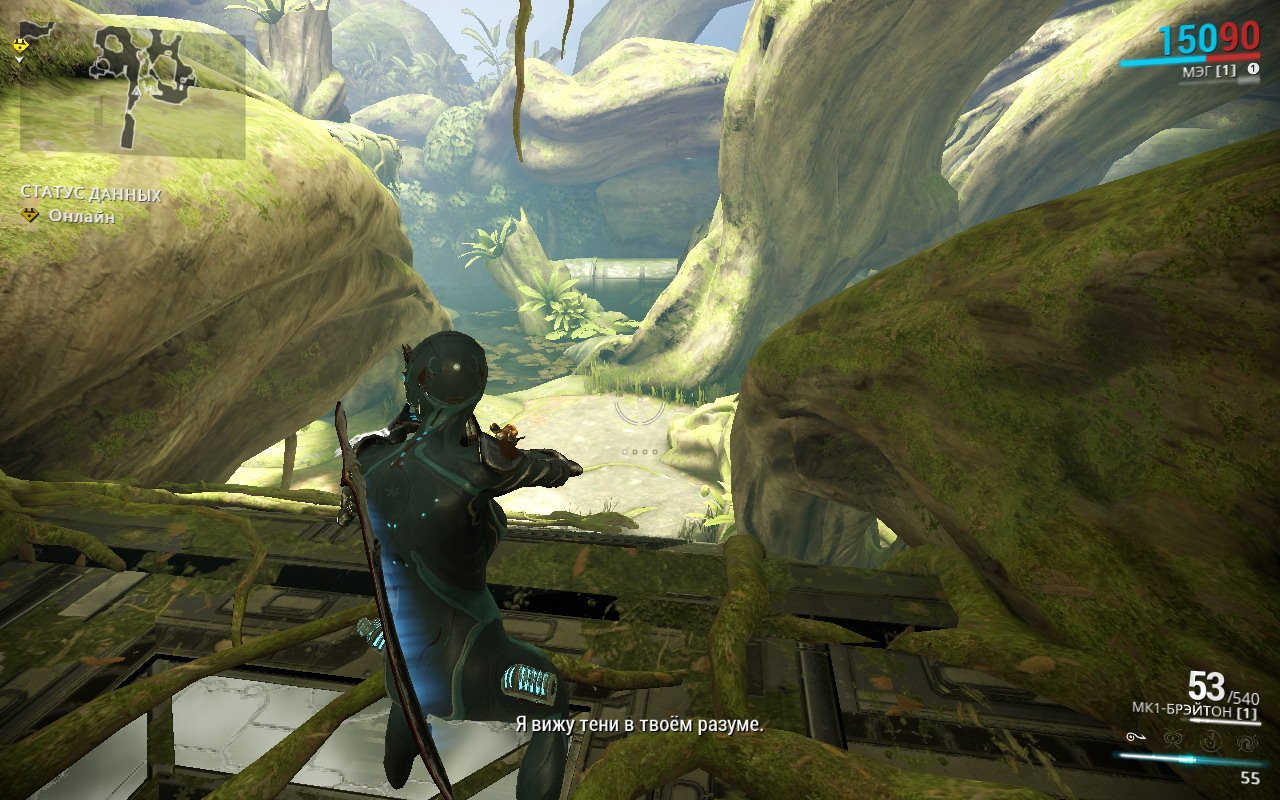Image resolution: width=1280 pixels, height=800 pixels.
Task: Activate the butterfly-shaped magnetic field ability
Action: click(1174, 740)
